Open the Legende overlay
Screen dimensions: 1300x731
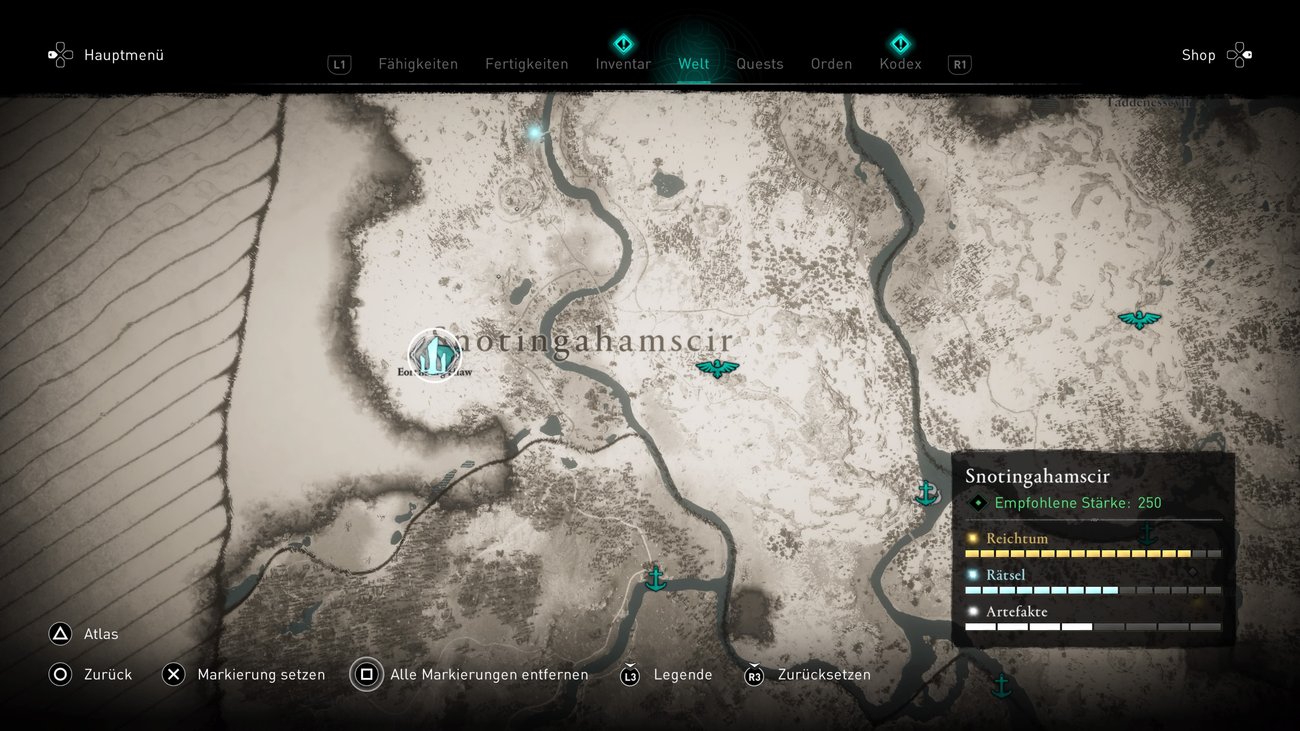[683, 674]
